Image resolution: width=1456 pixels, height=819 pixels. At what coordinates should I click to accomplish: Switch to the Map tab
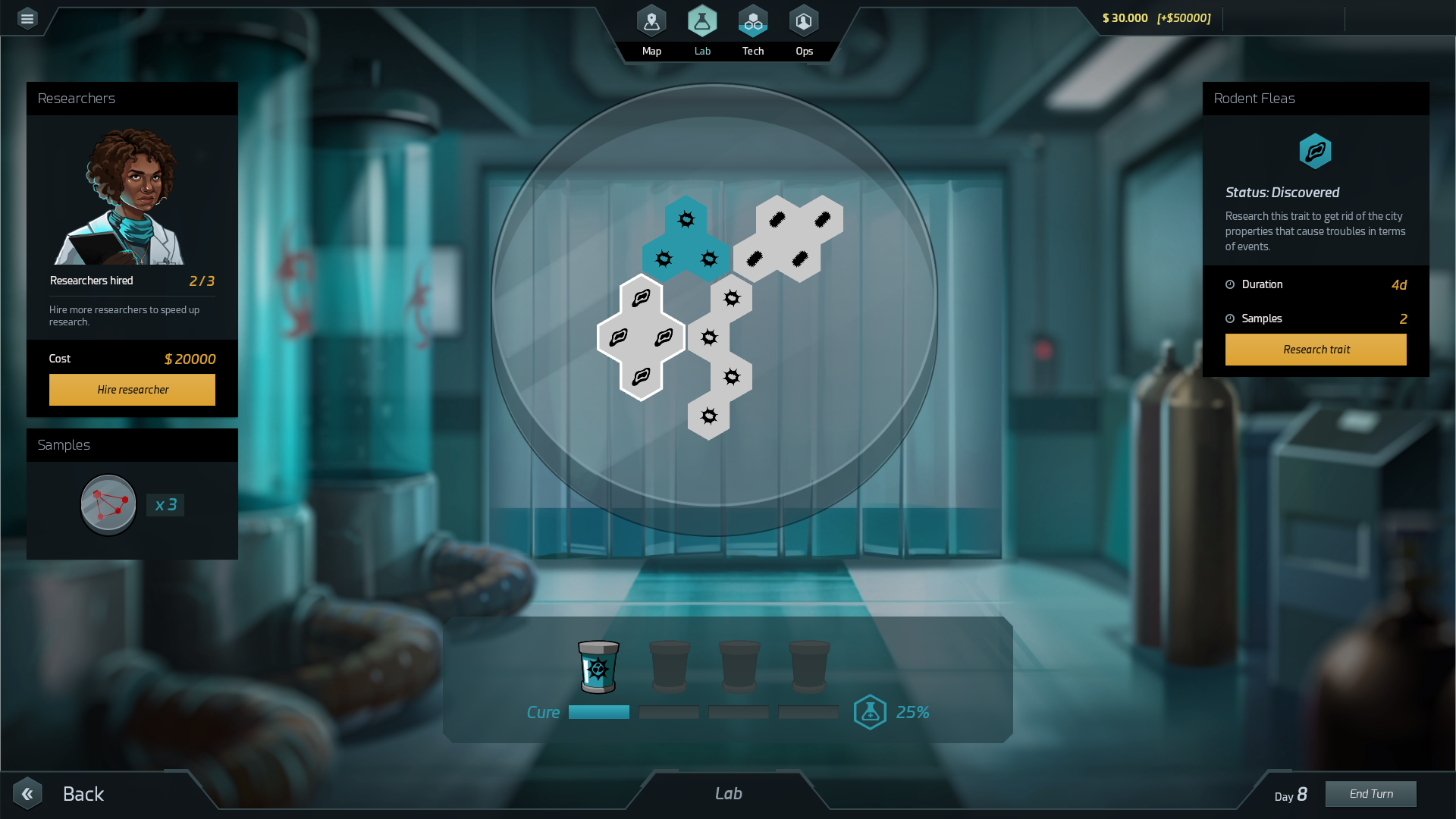pos(651,20)
